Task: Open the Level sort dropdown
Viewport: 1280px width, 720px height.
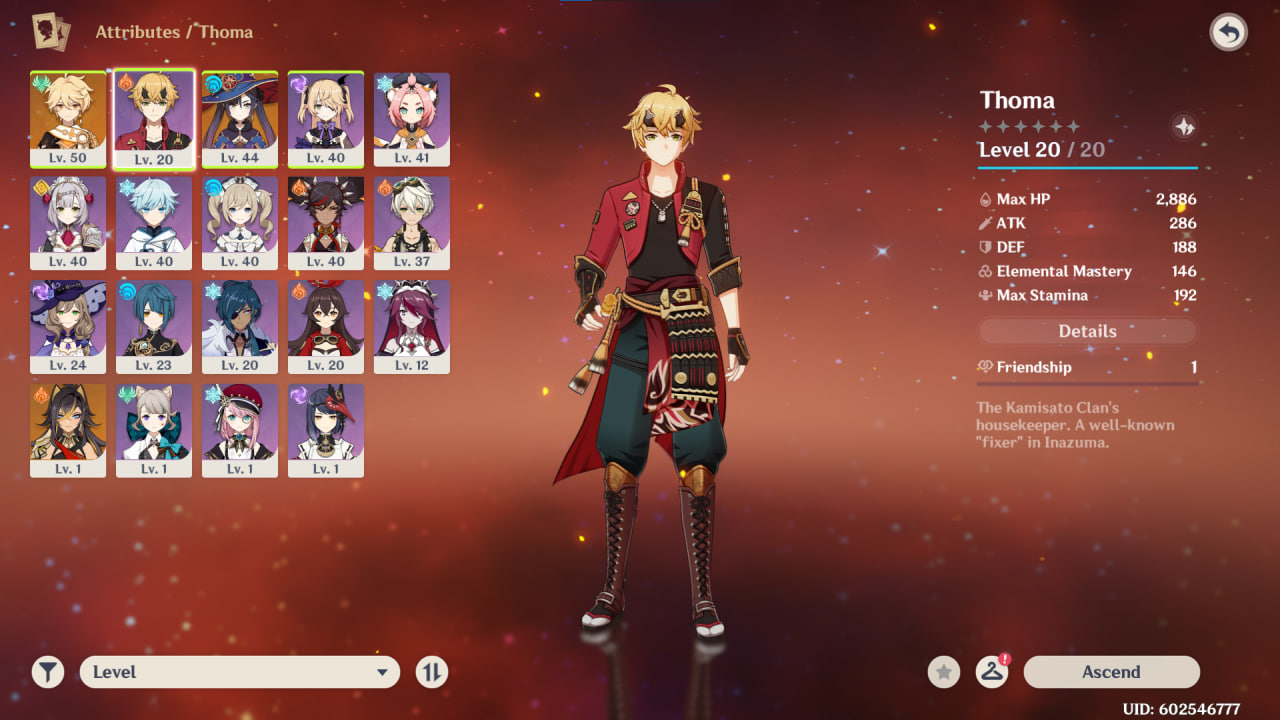Action: click(x=240, y=672)
